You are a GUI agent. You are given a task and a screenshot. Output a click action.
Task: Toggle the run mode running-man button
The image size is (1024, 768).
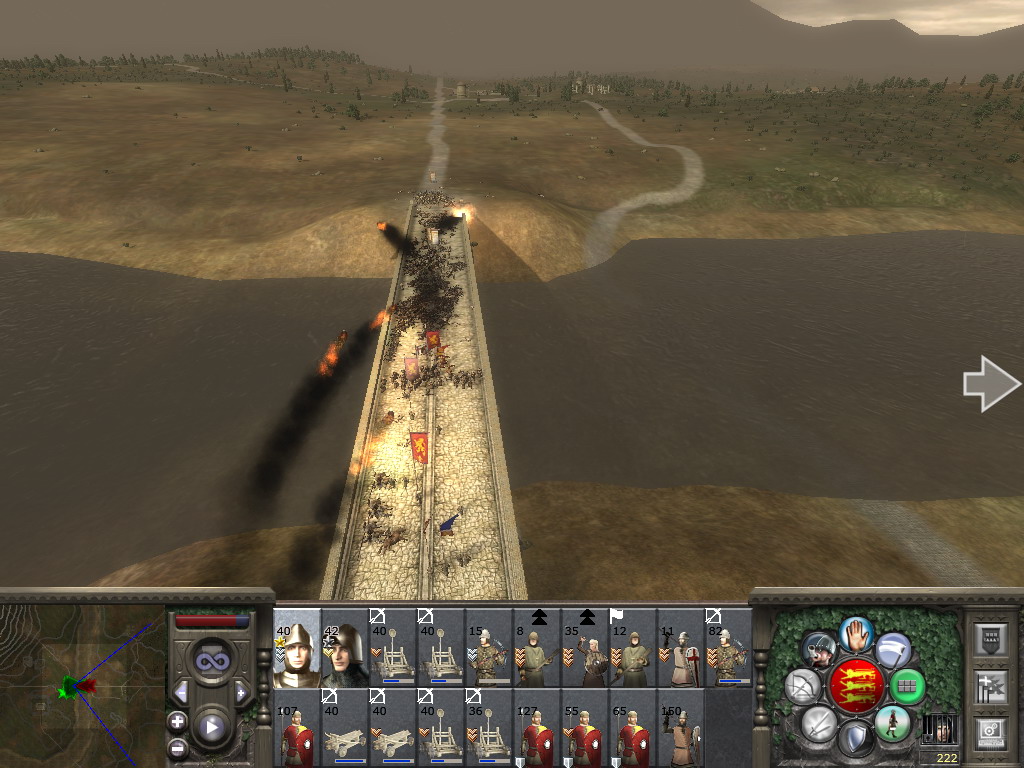(x=892, y=724)
